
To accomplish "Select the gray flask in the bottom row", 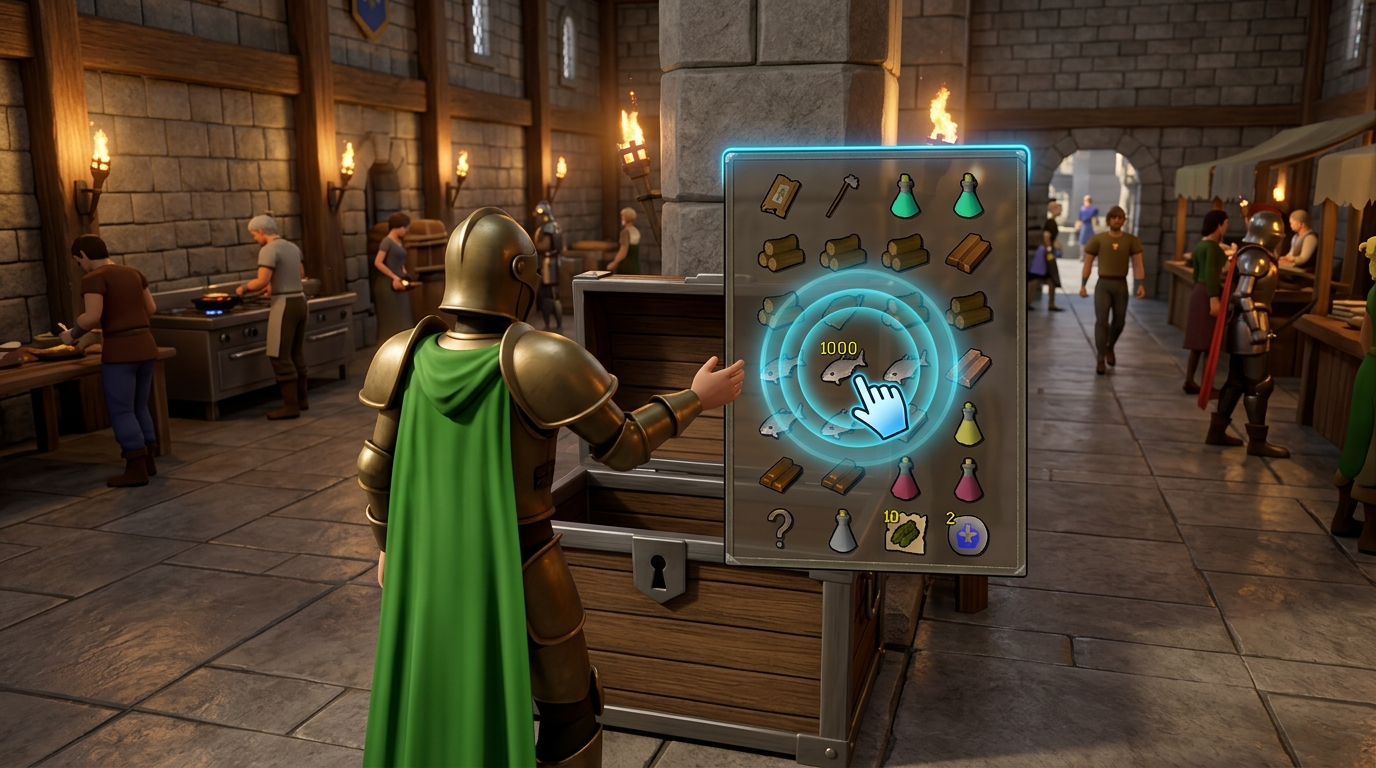I will [843, 530].
